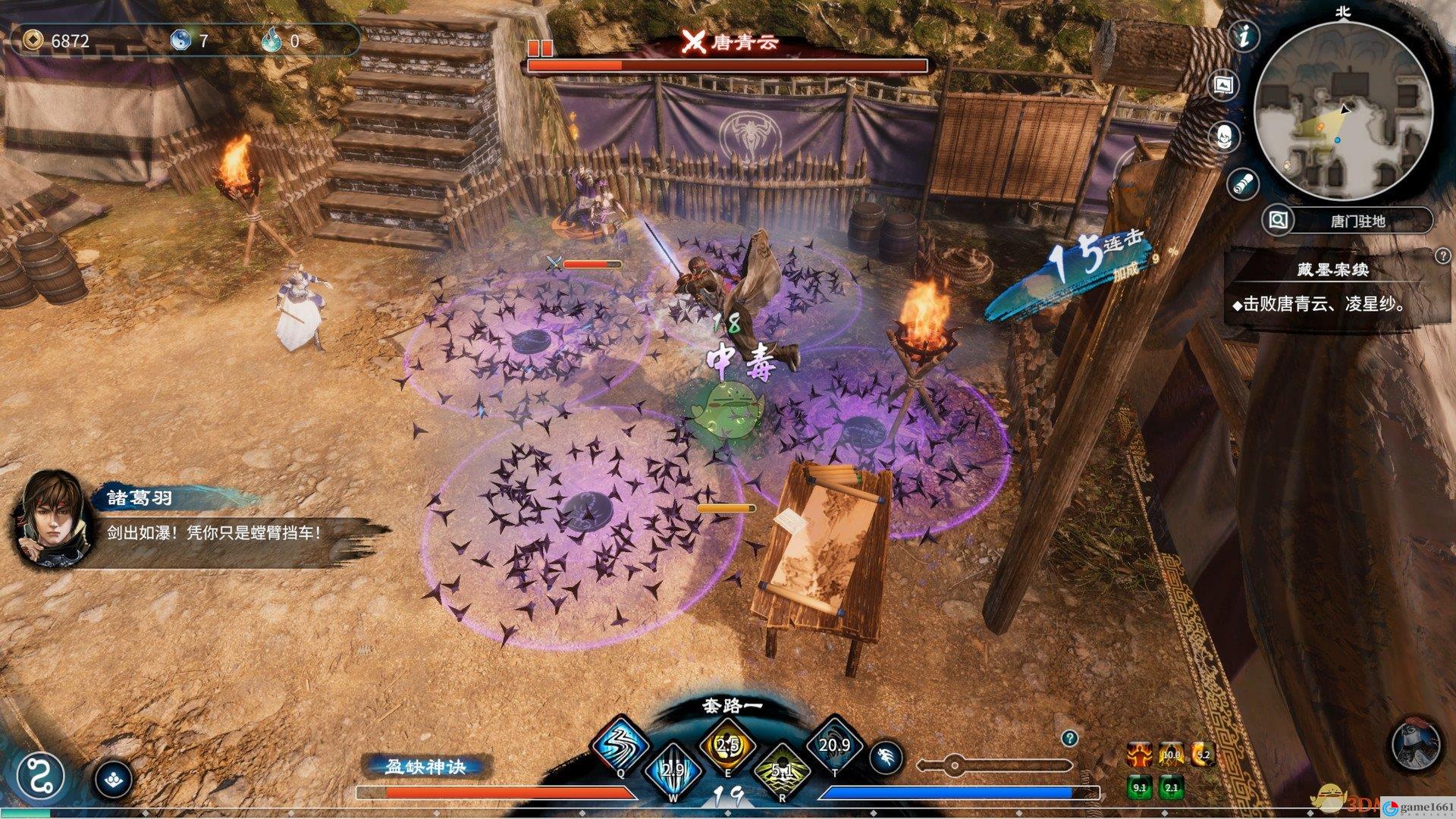Click the round dash skill icon
Screen dimensions: 1456x819
pos(887,757)
